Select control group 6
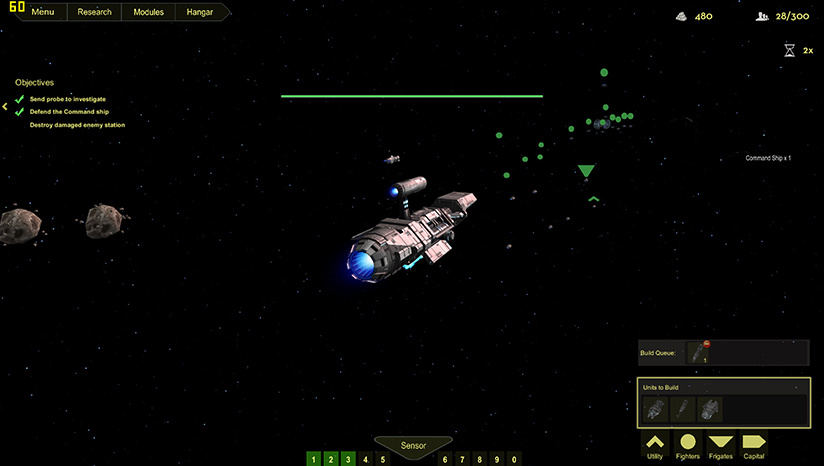This screenshot has width=824, height=466. [x=446, y=459]
